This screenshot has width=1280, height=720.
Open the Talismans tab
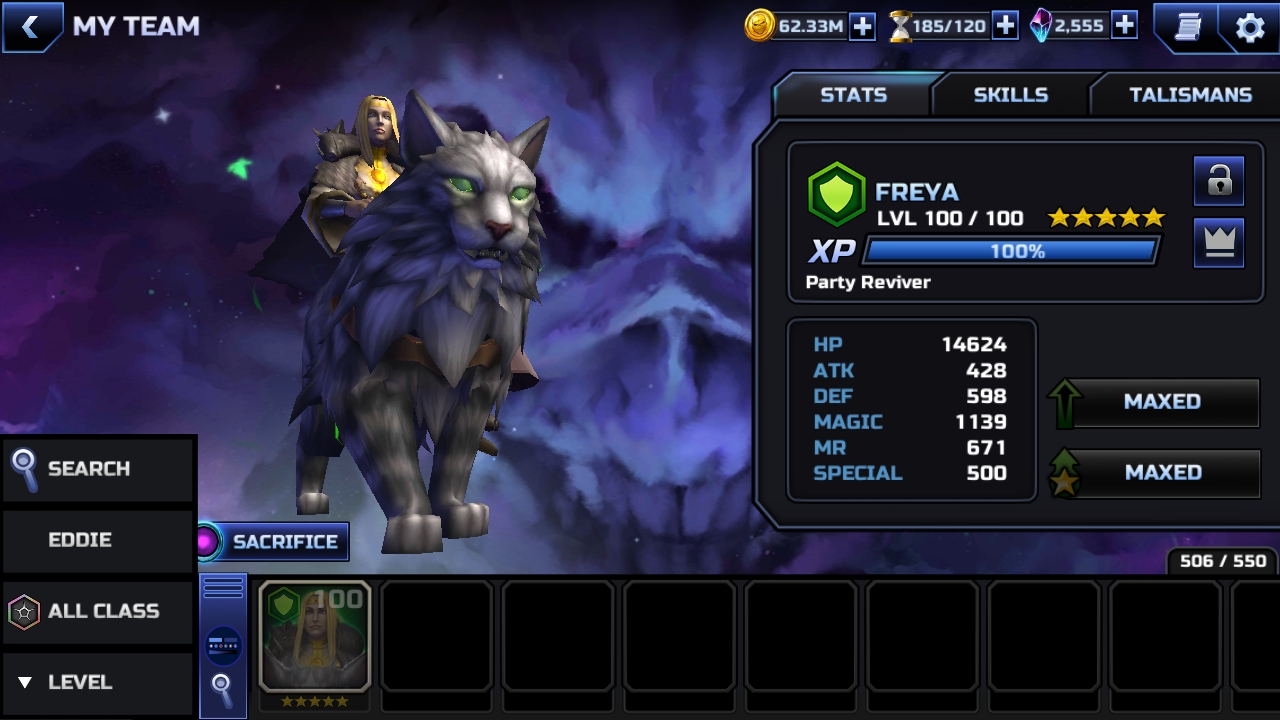tap(1190, 95)
